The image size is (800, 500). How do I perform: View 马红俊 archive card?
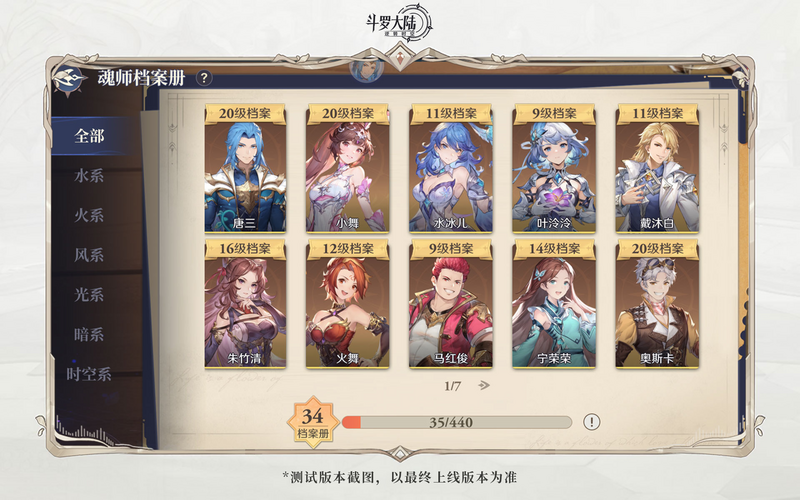(x=451, y=304)
